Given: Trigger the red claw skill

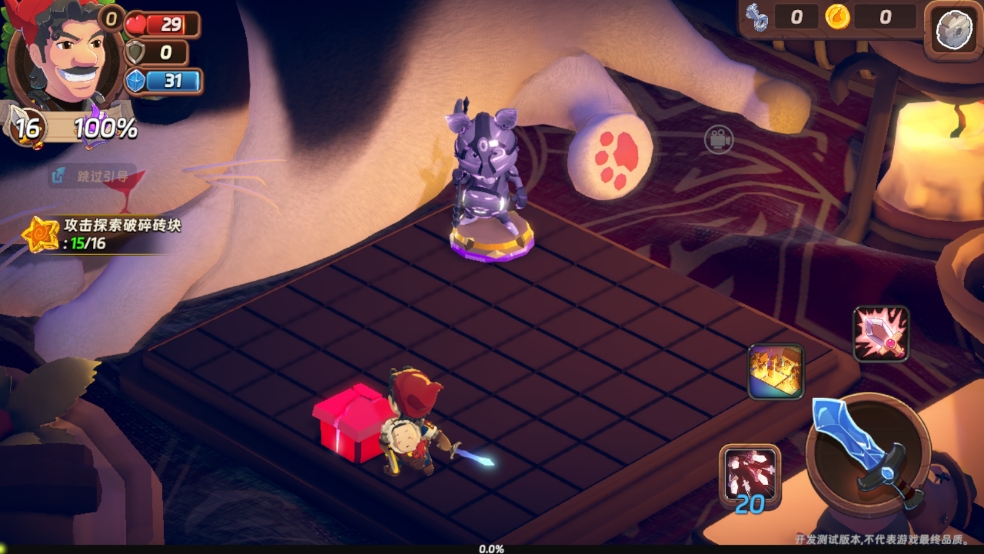Looking at the screenshot, I should 749,473.
